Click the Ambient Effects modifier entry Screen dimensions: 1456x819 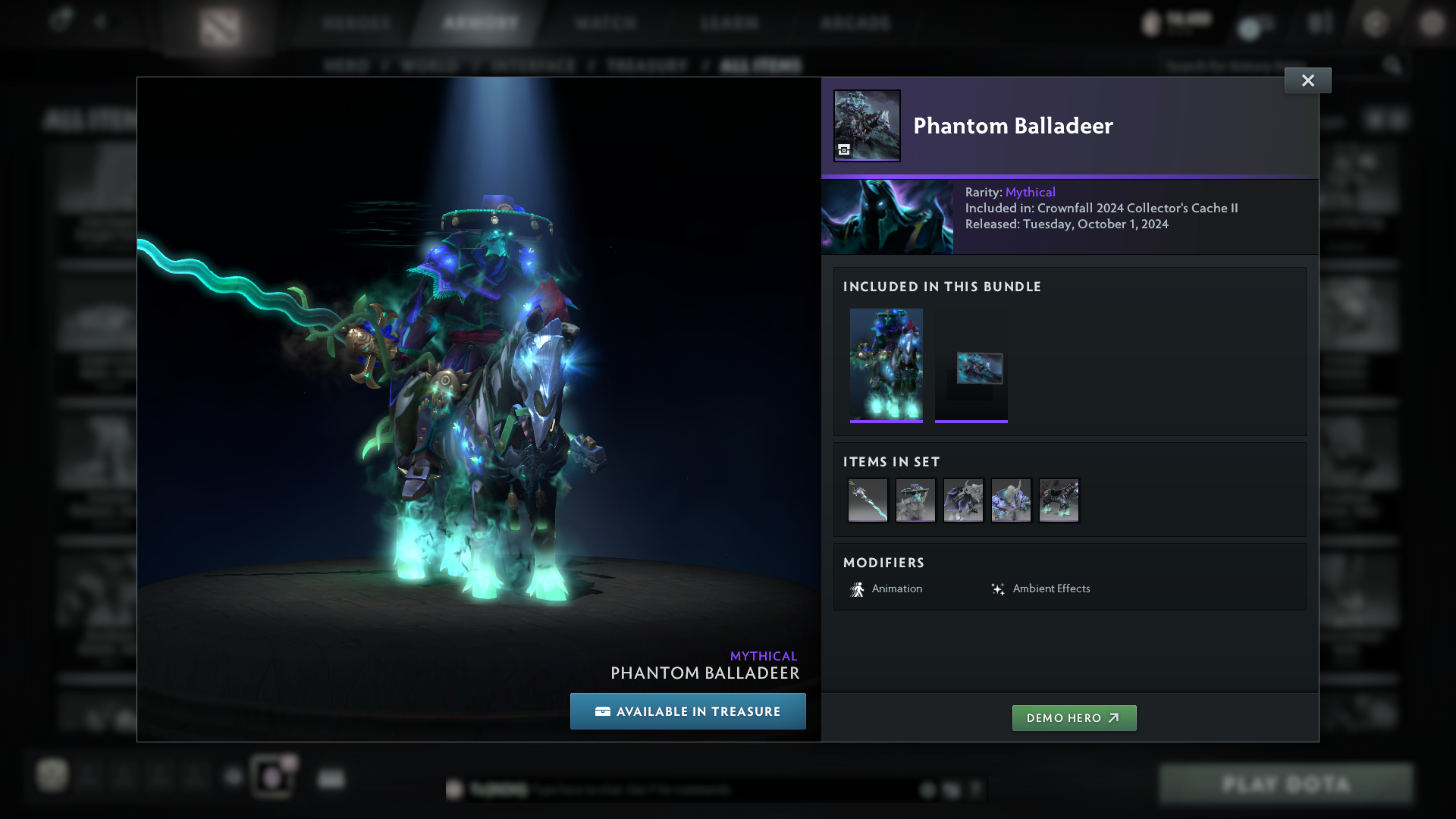coord(1040,589)
